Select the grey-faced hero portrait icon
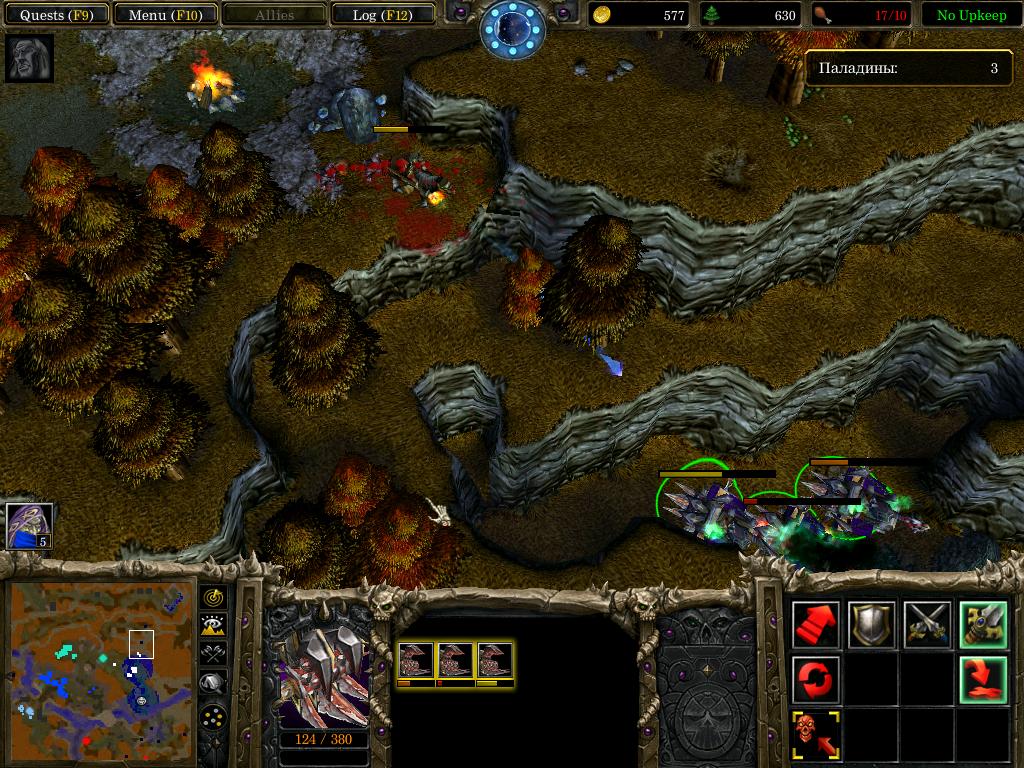This screenshot has width=1024, height=768. [29, 59]
